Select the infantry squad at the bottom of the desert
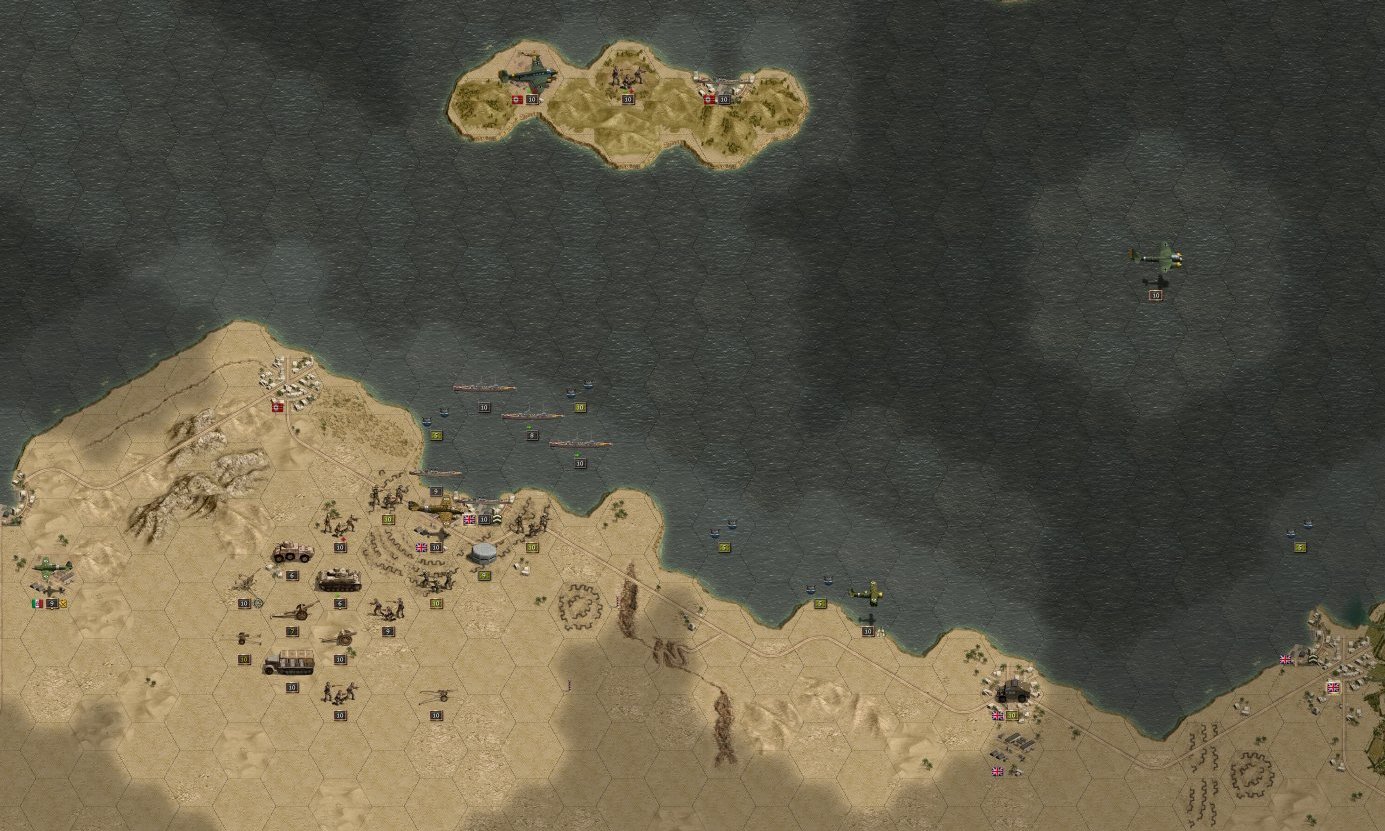The height and width of the screenshot is (831, 1385). click(338, 693)
